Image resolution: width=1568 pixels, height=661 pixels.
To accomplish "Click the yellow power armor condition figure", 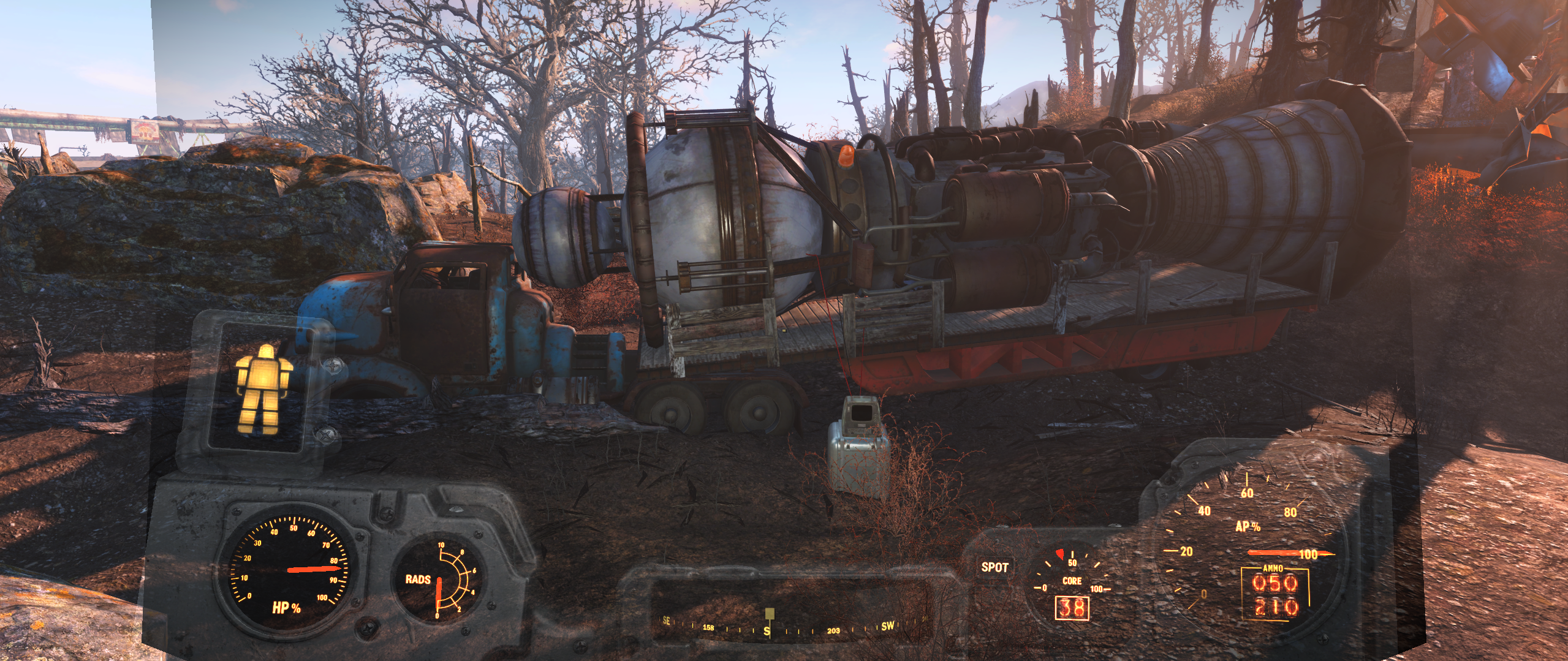I will click(263, 390).
